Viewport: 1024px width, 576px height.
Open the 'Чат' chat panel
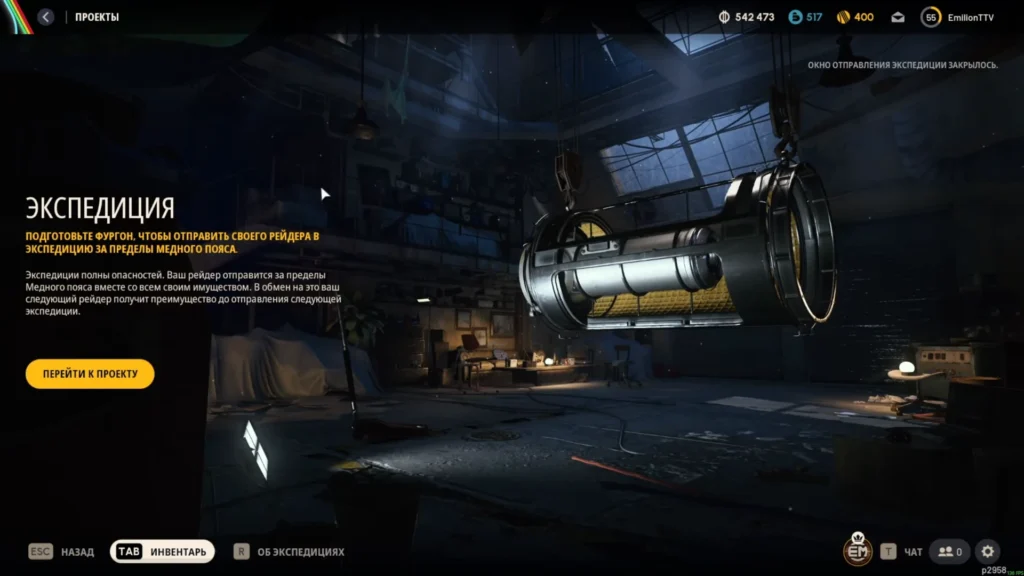tap(902, 551)
